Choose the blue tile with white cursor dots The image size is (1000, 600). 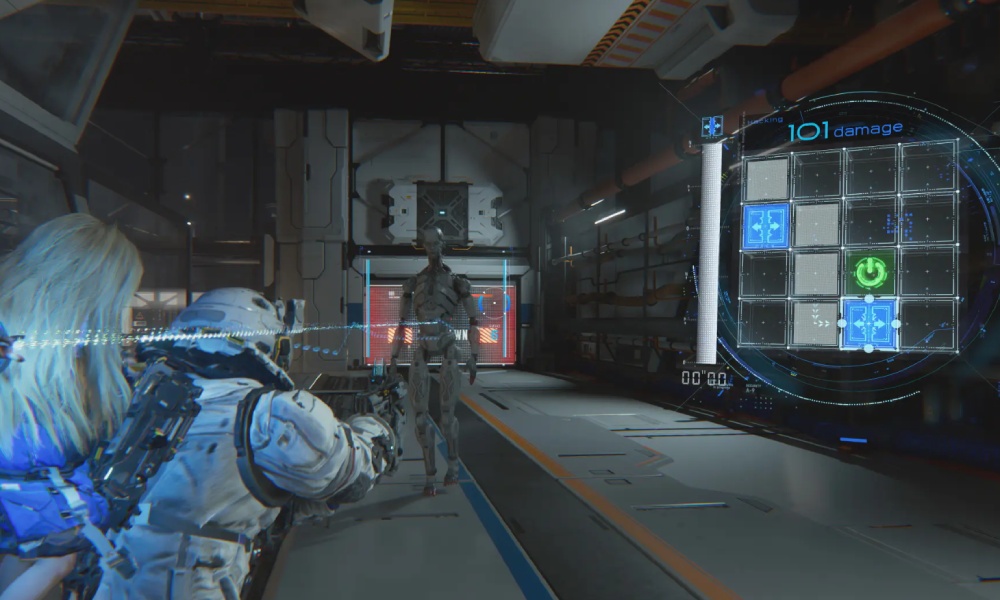(868, 323)
